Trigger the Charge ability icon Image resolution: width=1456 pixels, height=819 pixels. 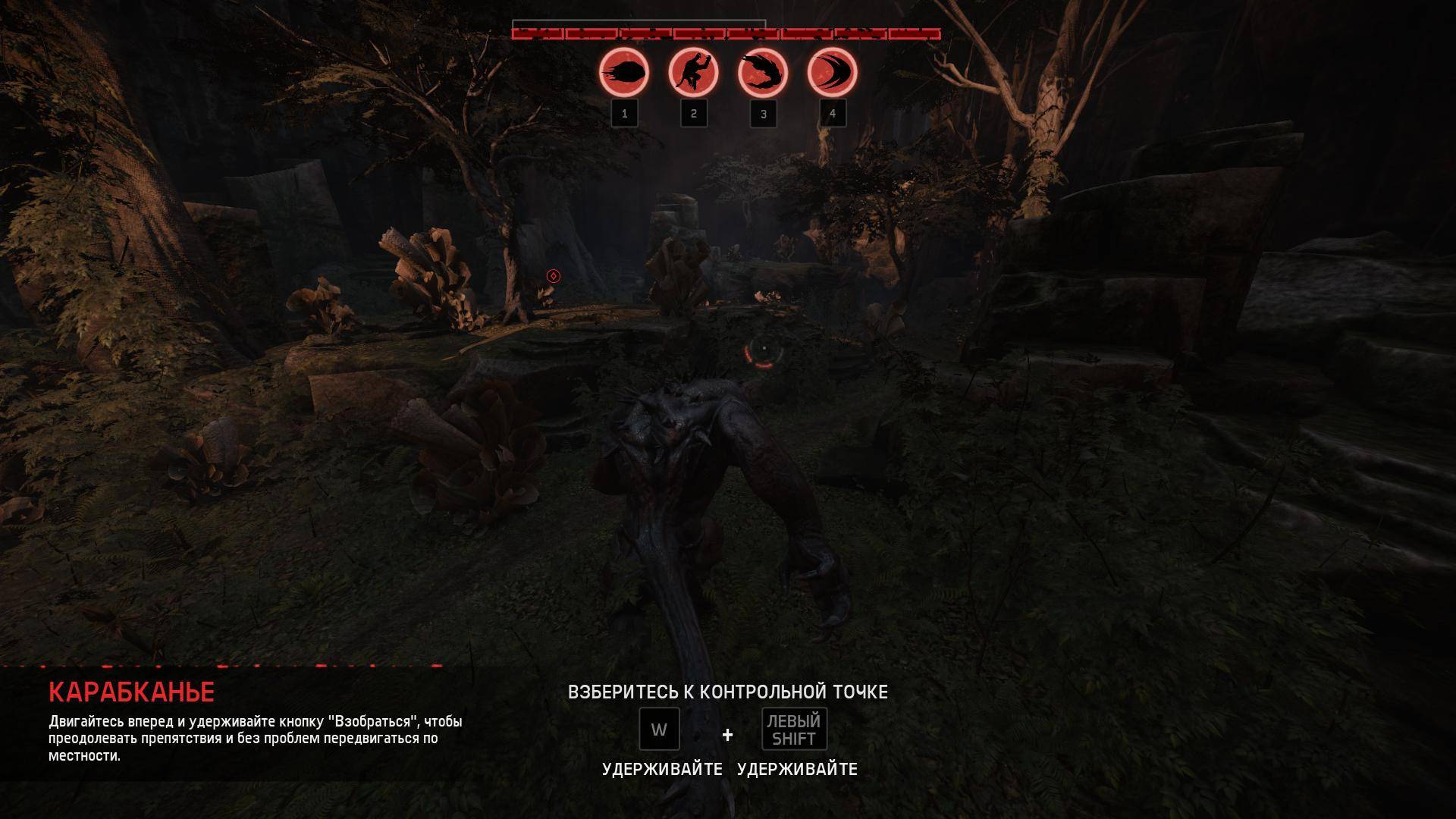(832, 73)
